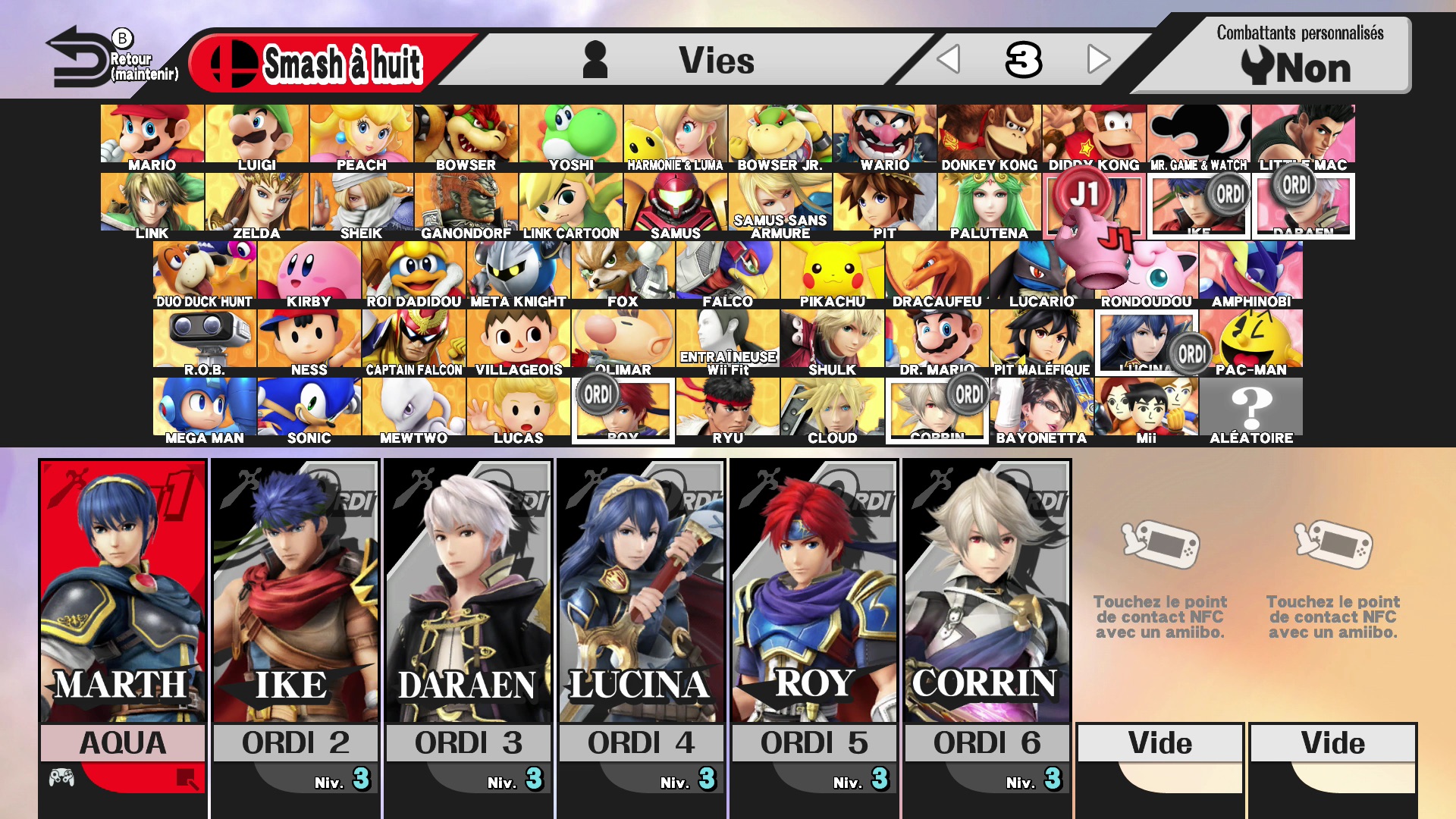The width and height of the screenshot is (1456, 819).
Task: Pick Pikachu on the character grid
Action: pos(832,273)
